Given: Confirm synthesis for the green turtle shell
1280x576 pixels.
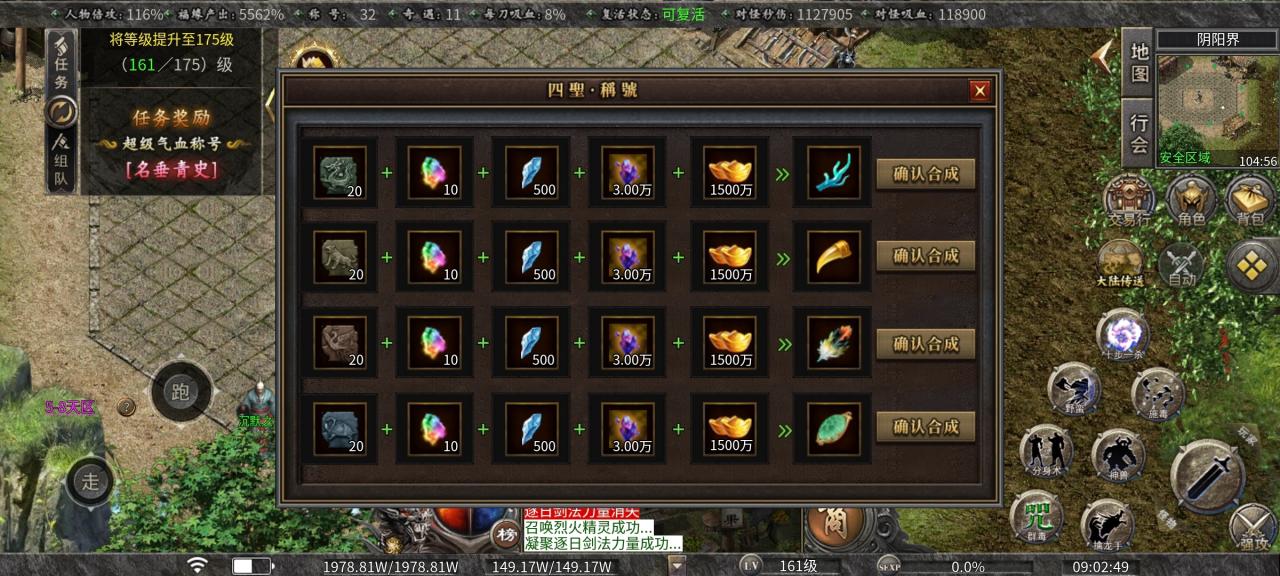Looking at the screenshot, I should point(925,427).
